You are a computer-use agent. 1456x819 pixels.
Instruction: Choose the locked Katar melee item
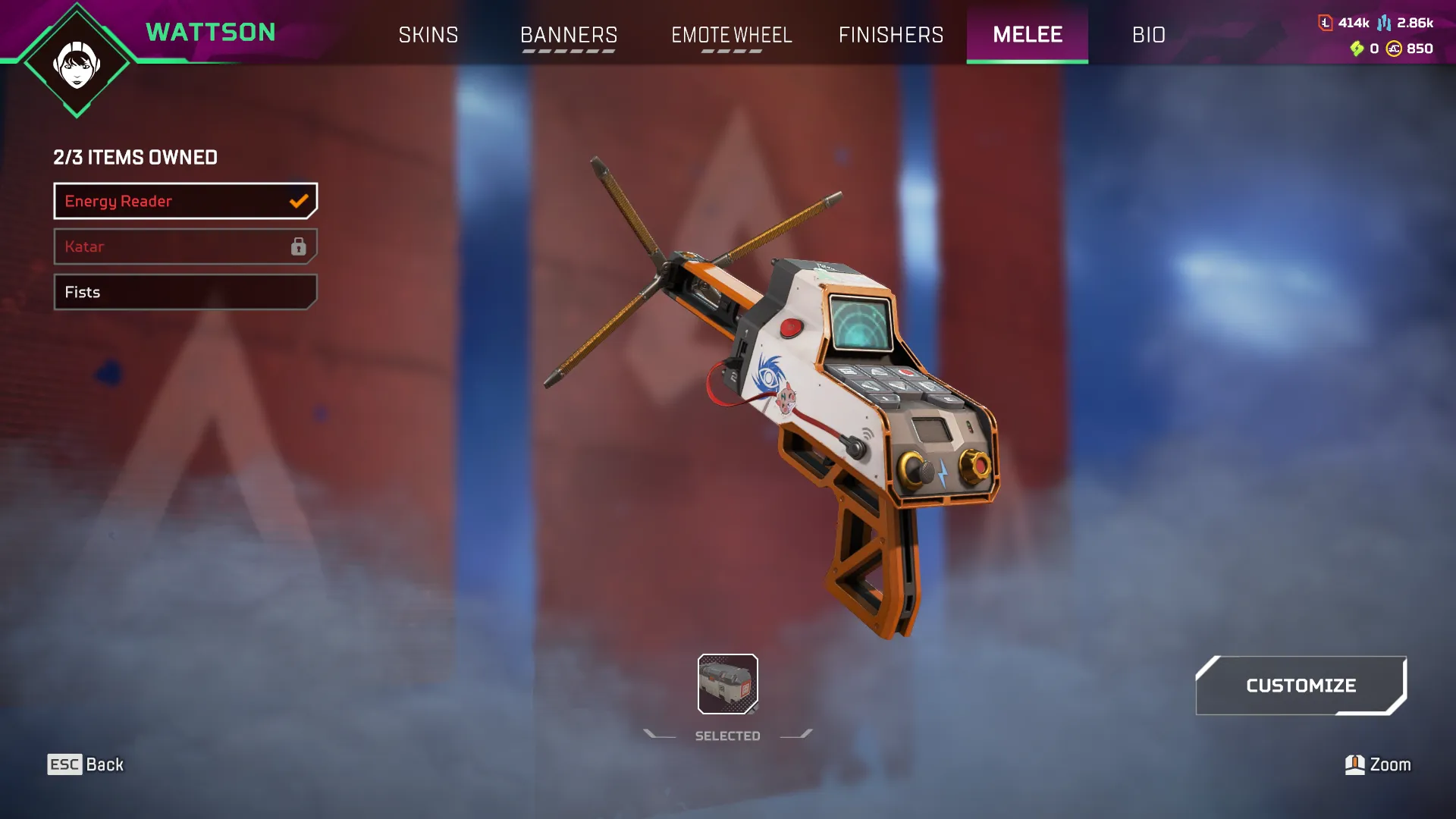click(185, 246)
